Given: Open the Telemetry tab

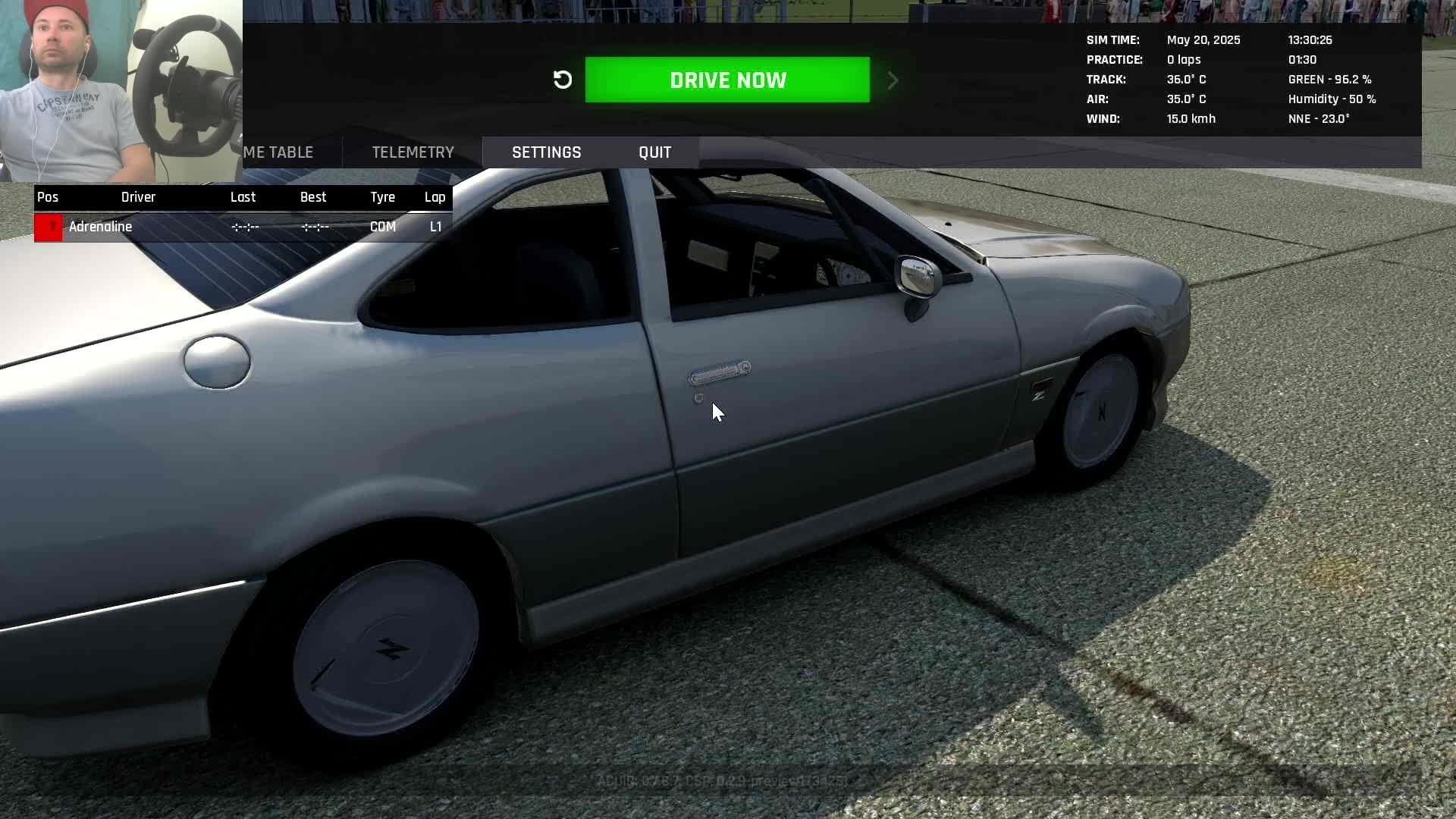Looking at the screenshot, I should click(x=413, y=152).
